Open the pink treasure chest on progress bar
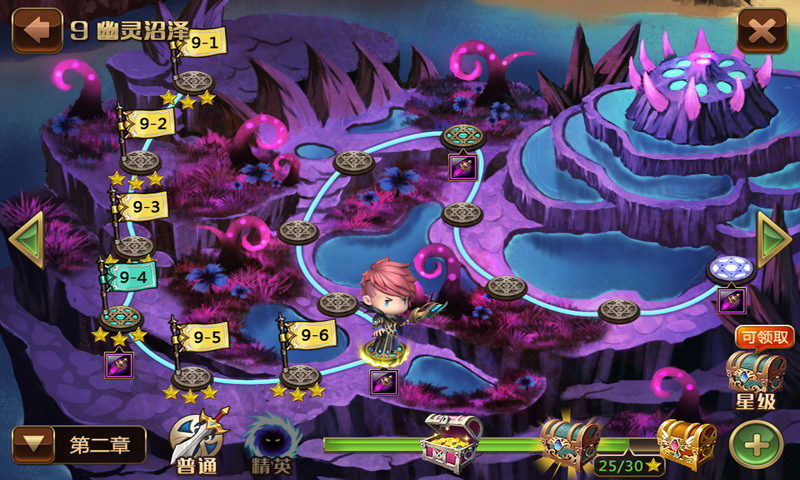The height and width of the screenshot is (480, 800). tap(450, 440)
